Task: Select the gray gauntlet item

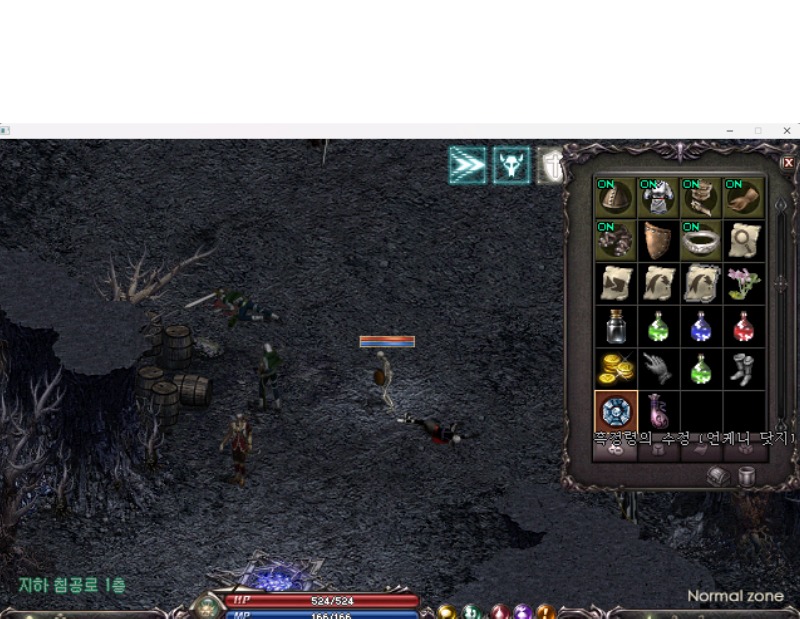Action: pos(658,370)
